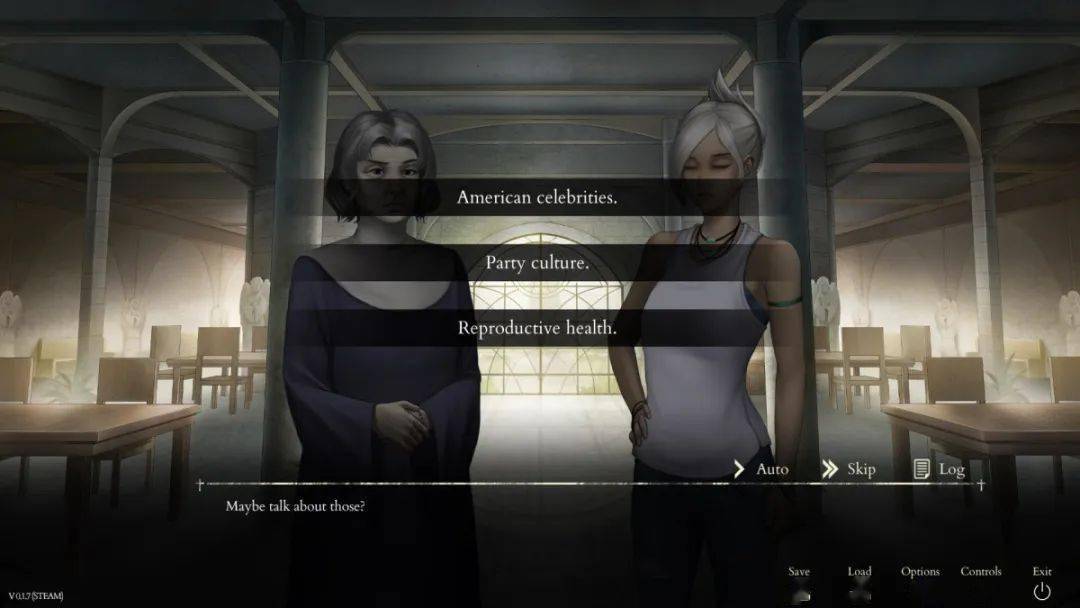Choose the "American celebrities." reply
This screenshot has width=1080, height=608.
(x=537, y=197)
